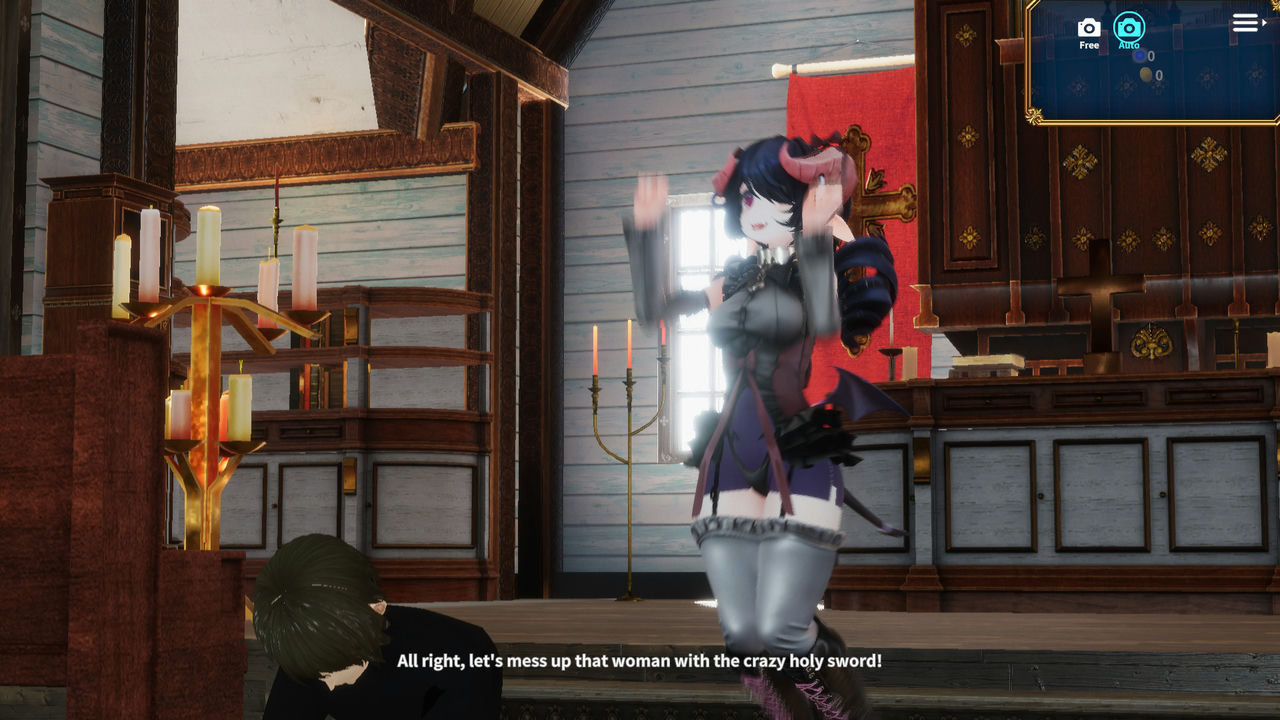Select the Auto tab in the camera panel
Image resolution: width=1280 pixels, height=720 pixels.
1129,35
